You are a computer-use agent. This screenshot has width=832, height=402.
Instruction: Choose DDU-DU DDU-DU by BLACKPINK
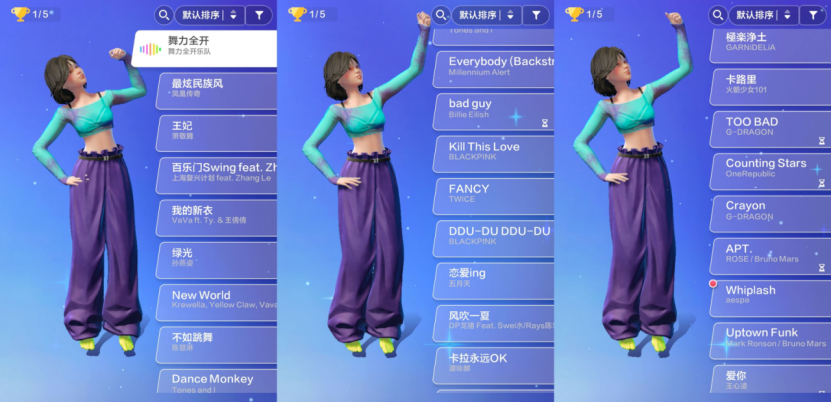[x=494, y=237]
